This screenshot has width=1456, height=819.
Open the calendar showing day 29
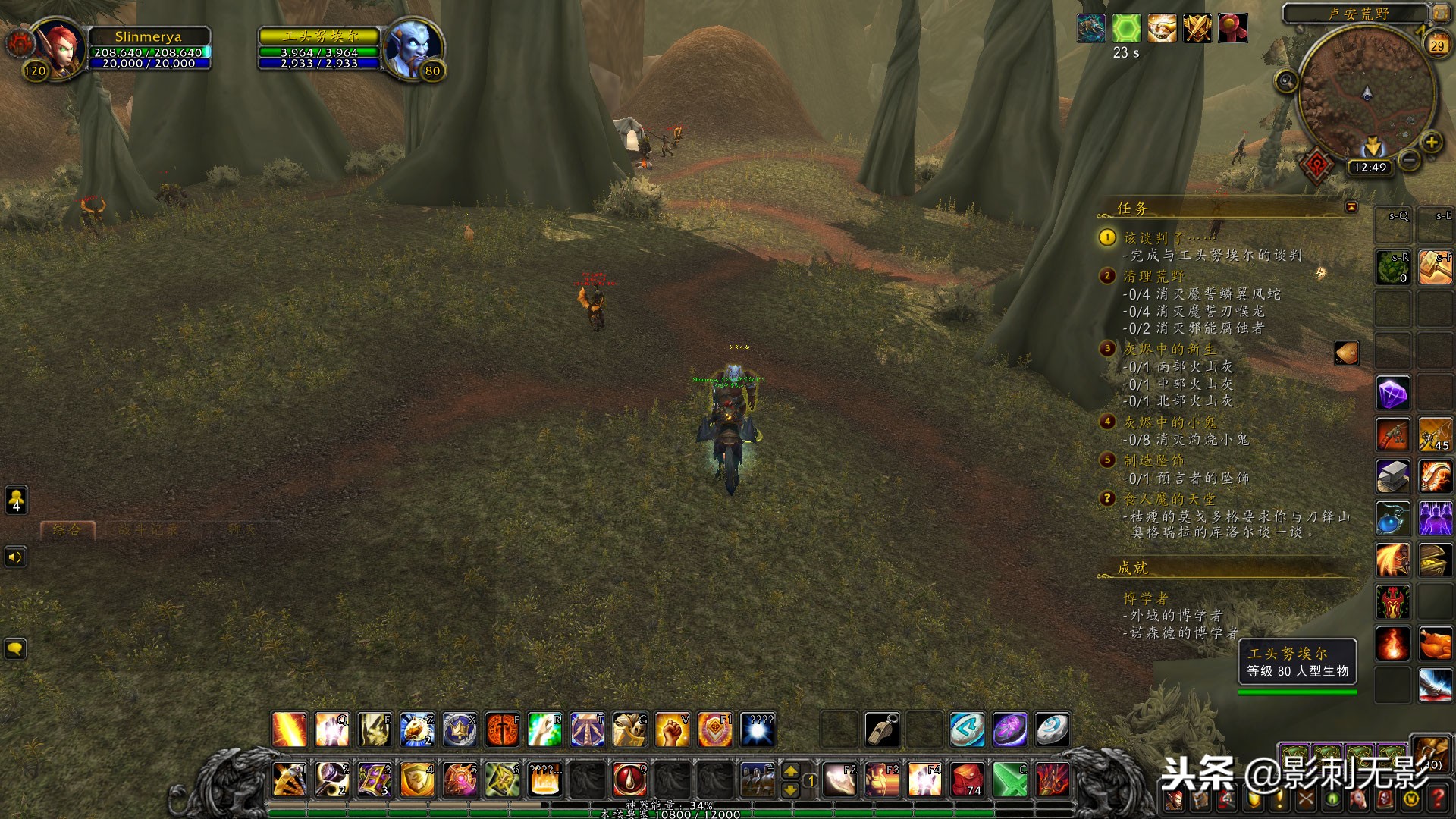click(1437, 45)
